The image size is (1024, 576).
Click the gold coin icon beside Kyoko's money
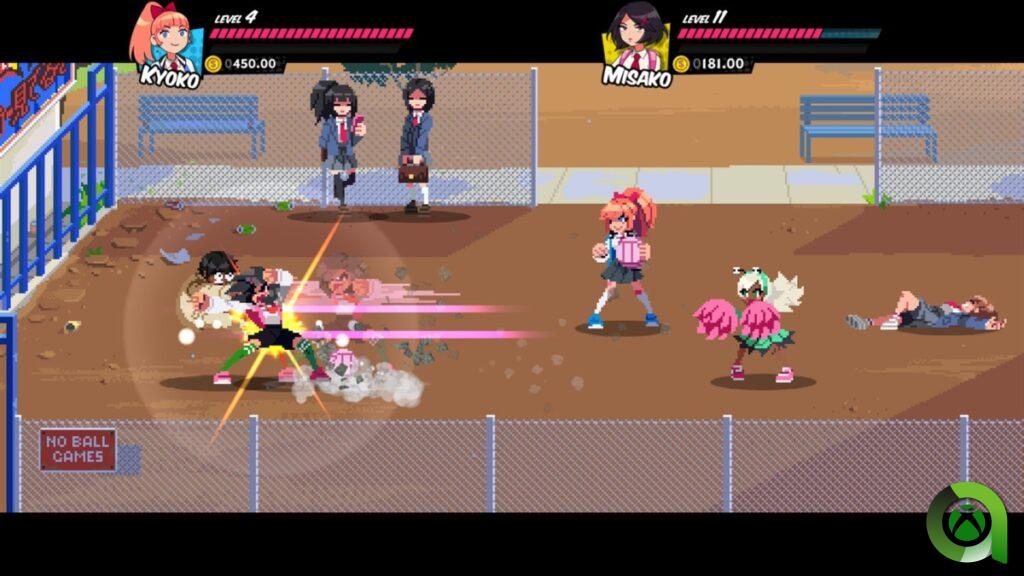point(213,64)
